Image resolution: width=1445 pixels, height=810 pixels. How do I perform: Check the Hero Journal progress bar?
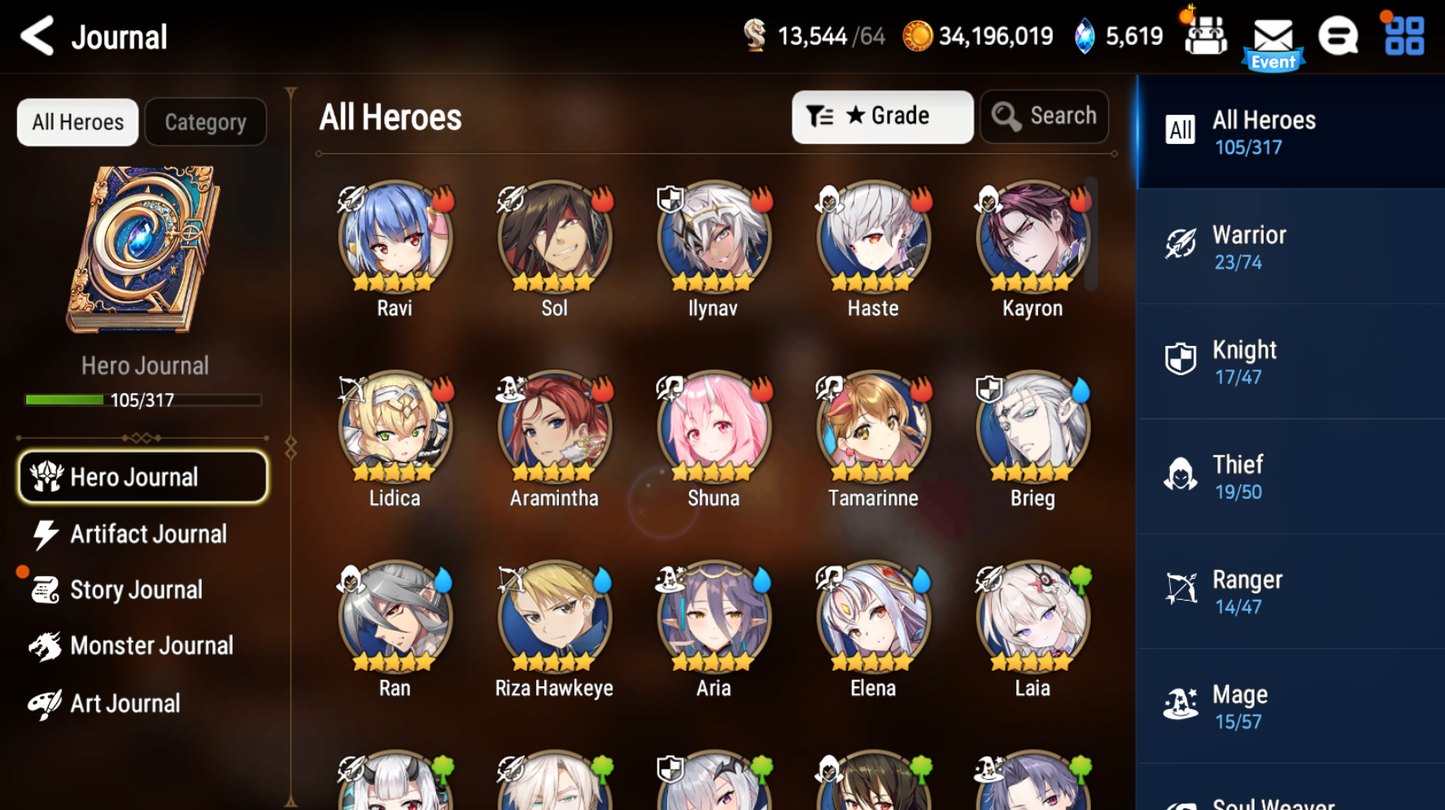(143, 400)
